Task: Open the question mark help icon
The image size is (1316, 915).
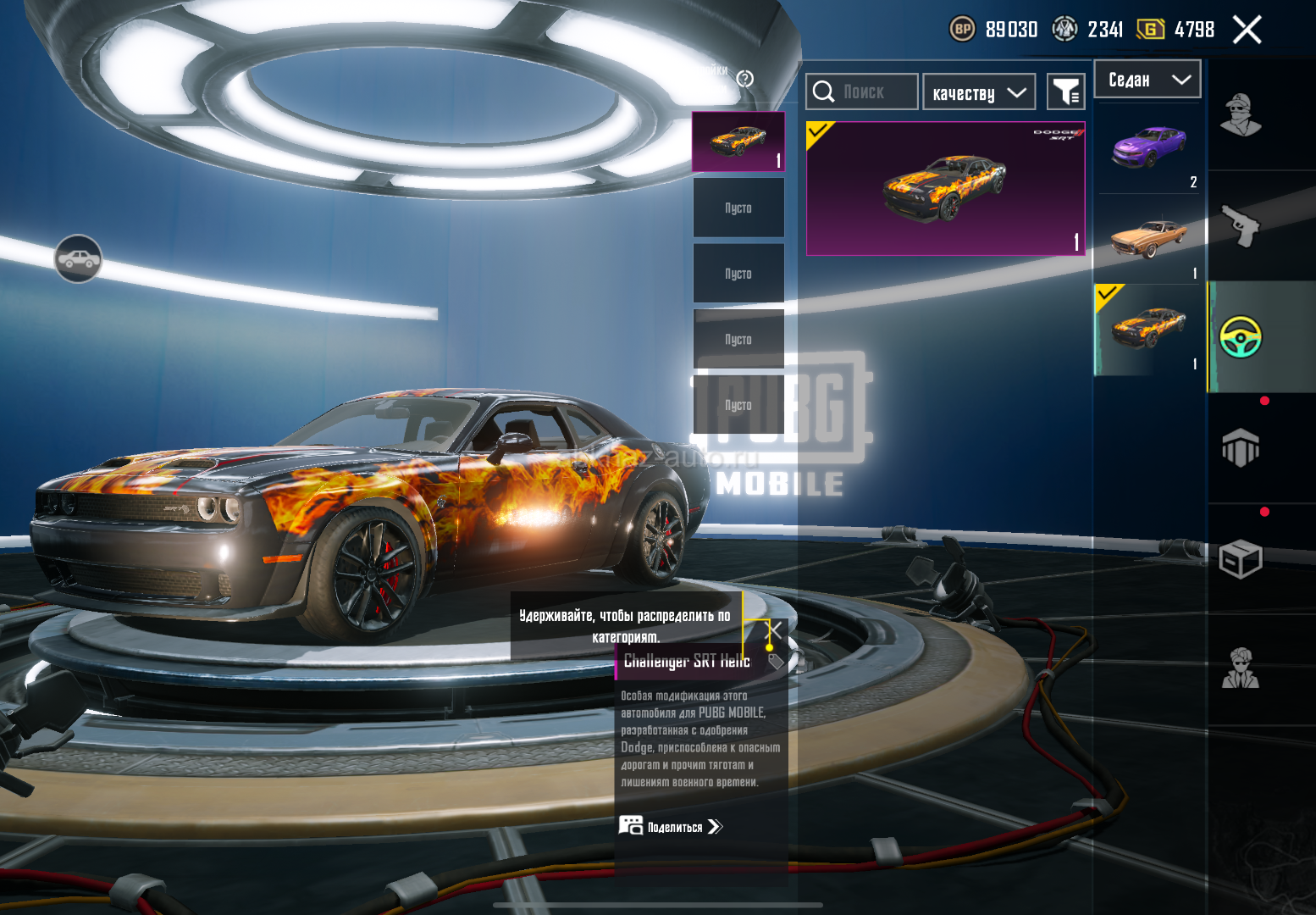Action: coord(745,79)
